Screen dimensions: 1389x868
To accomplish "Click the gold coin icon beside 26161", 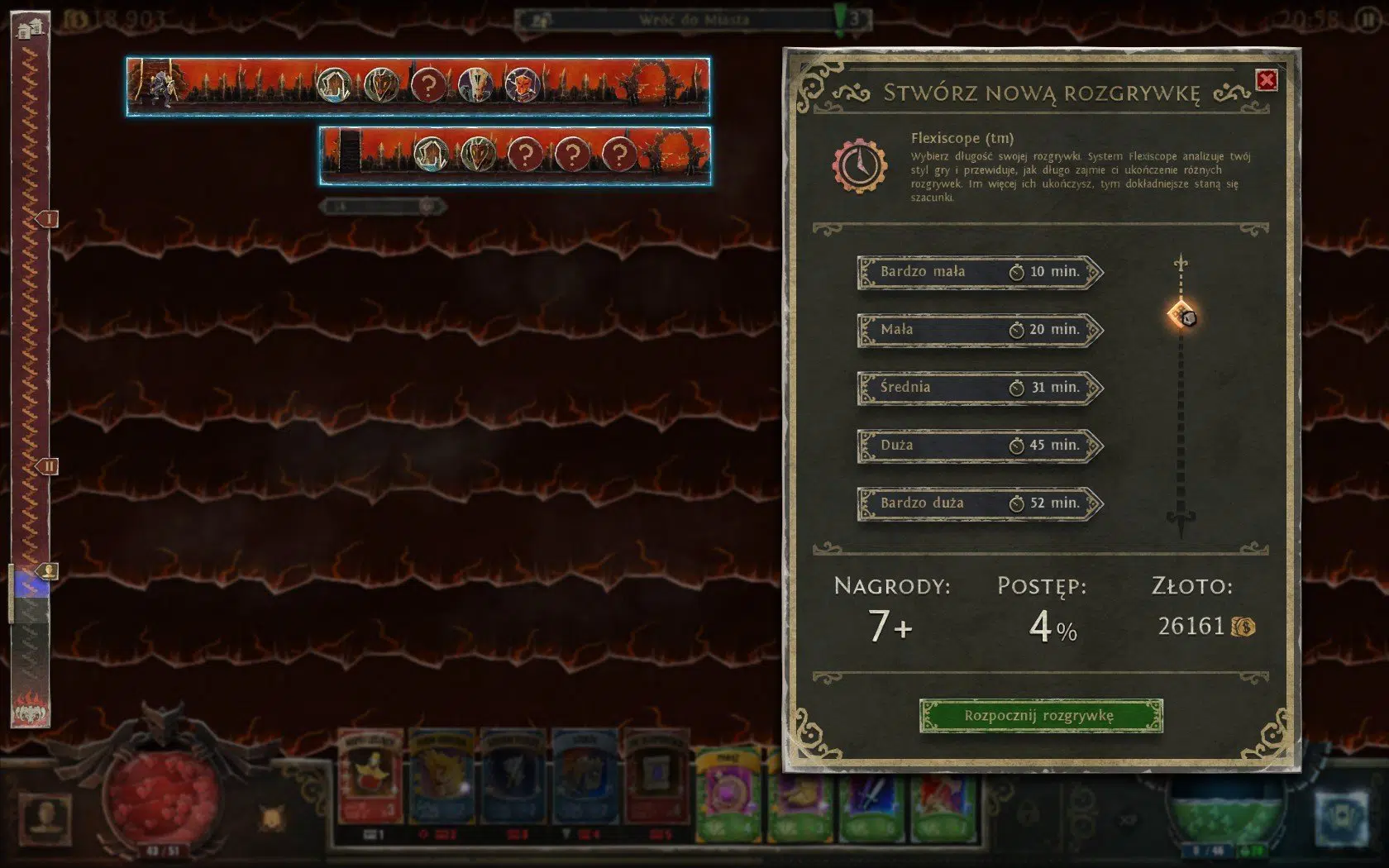I will point(1243,627).
